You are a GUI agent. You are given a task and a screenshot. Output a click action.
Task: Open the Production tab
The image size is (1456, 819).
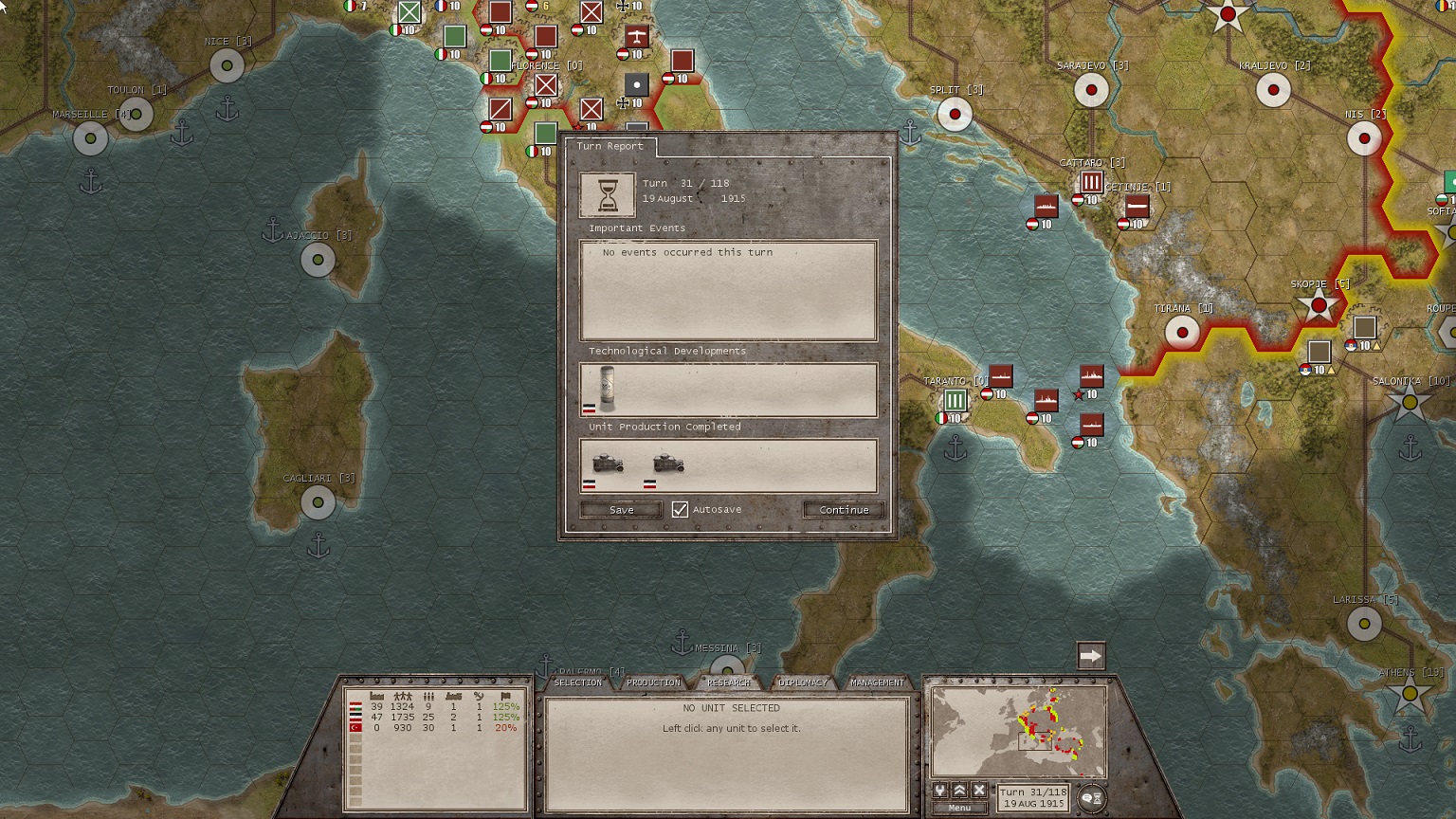[x=653, y=682]
